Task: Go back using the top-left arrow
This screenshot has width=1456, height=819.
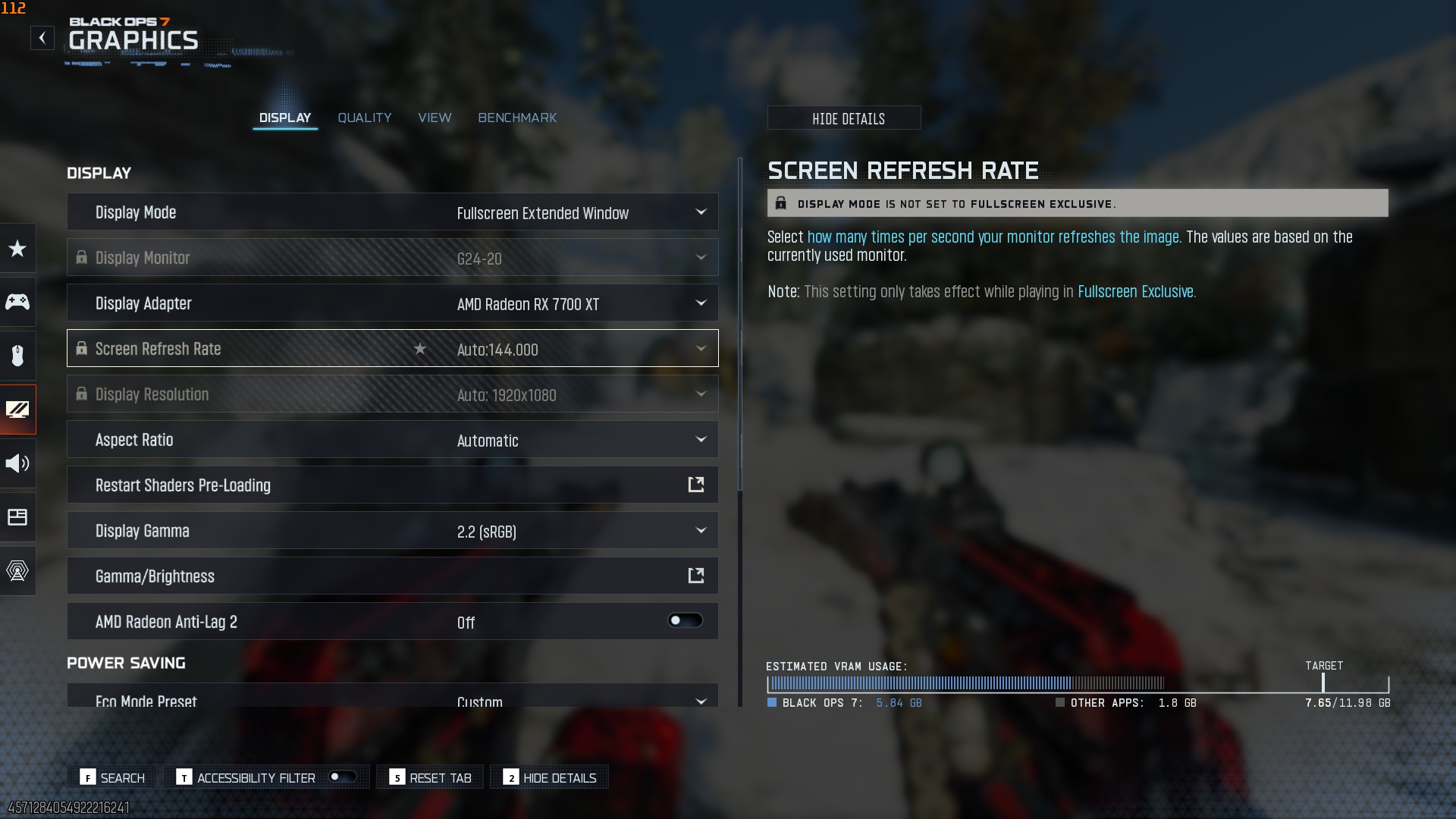Action: click(x=42, y=38)
